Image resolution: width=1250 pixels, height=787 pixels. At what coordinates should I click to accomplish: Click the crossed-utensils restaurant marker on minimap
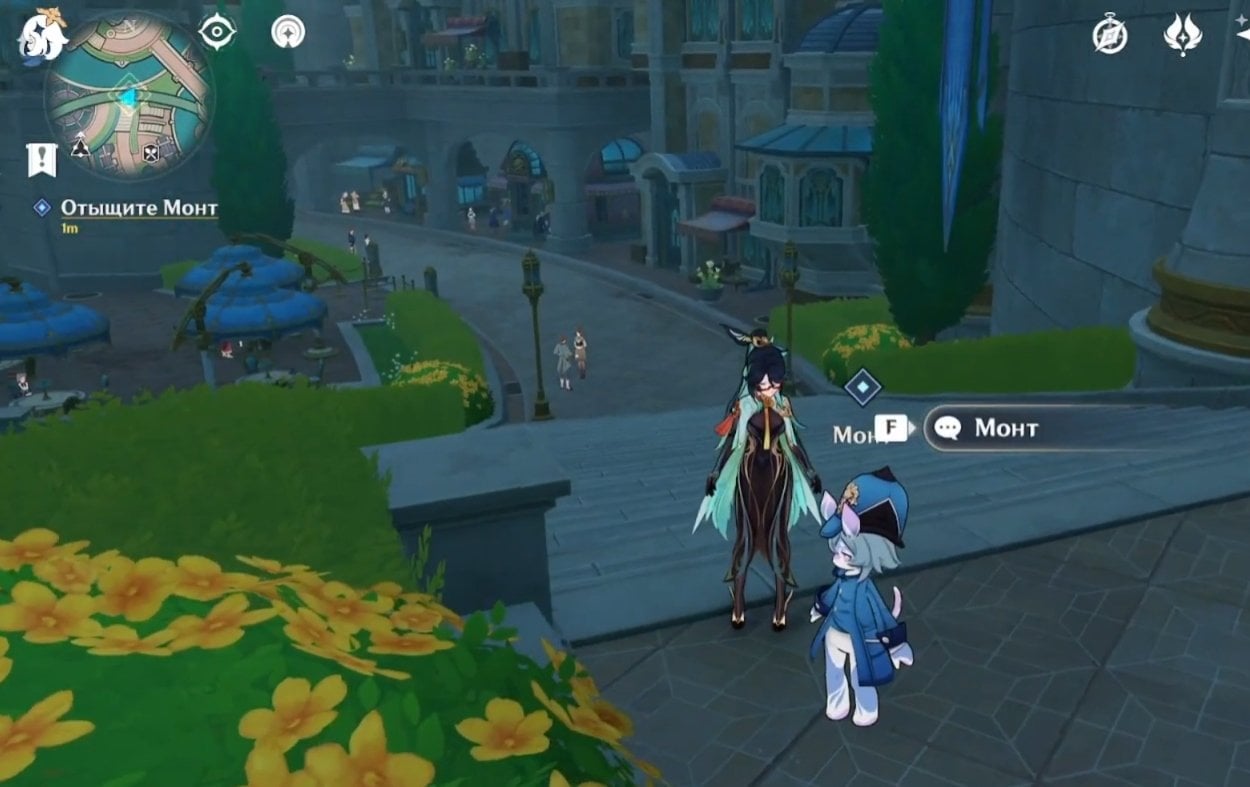(x=151, y=153)
